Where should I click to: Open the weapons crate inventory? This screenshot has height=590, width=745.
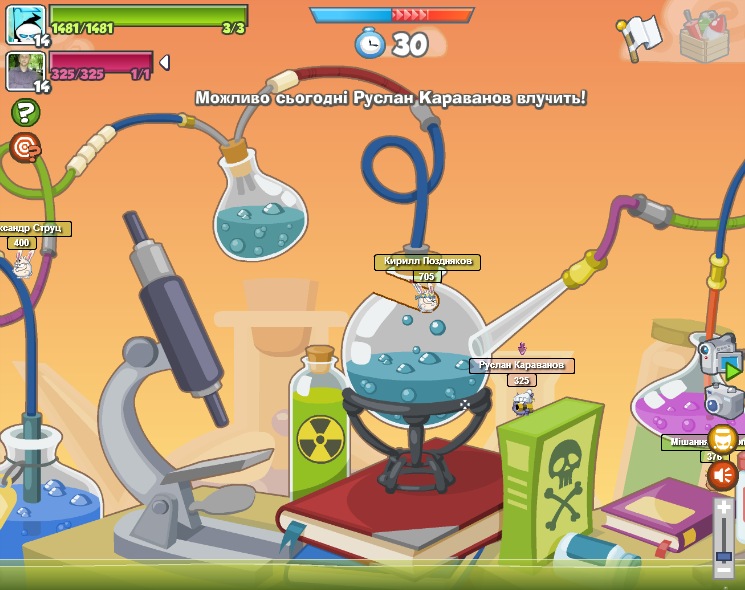click(x=704, y=35)
